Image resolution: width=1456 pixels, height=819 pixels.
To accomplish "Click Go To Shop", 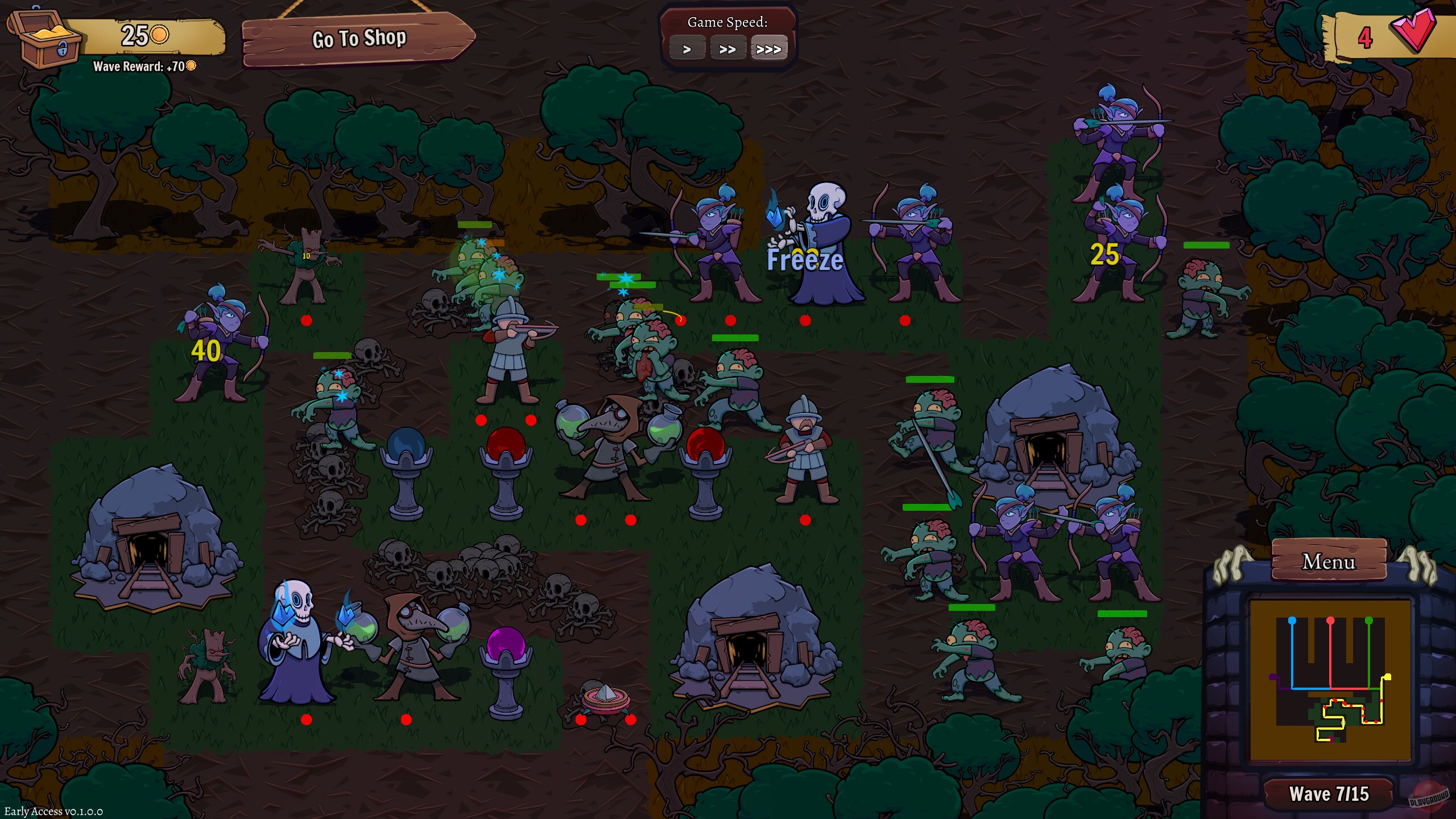I will tap(358, 39).
